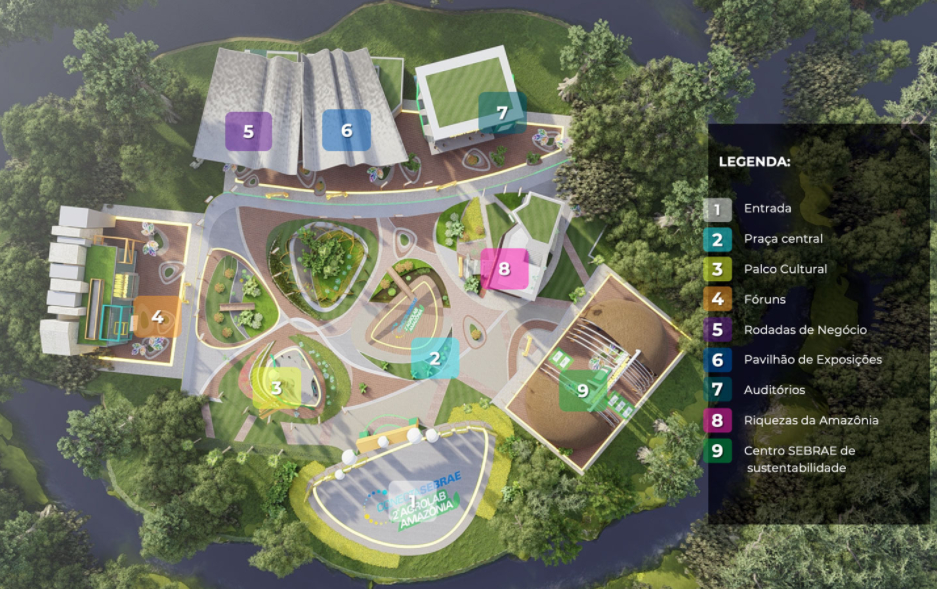Choose Praça central in the legend
Image resolution: width=937 pixels, height=589 pixels.
point(783,239)
